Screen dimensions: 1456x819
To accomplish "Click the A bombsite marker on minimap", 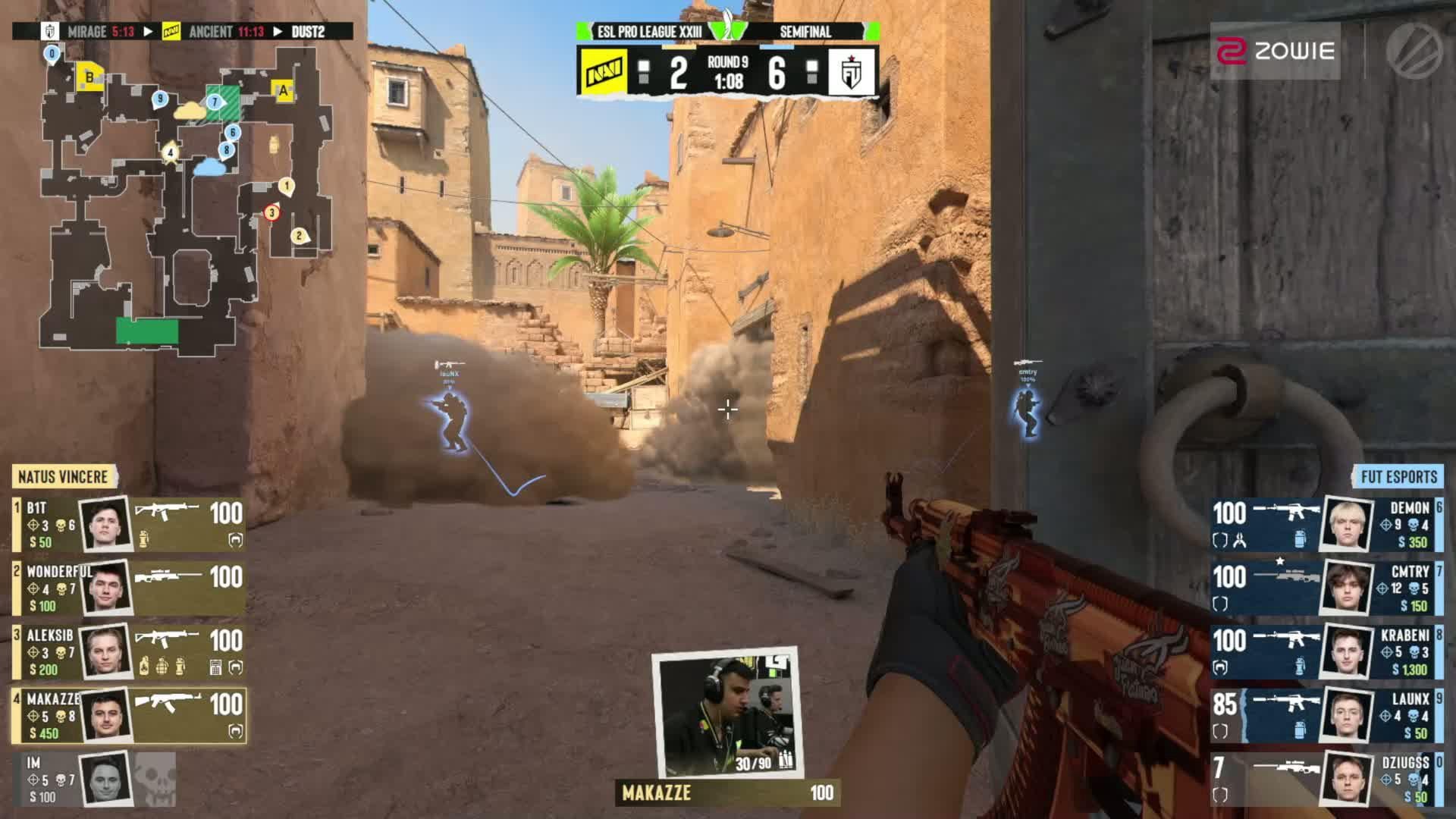I will point(284,91).
